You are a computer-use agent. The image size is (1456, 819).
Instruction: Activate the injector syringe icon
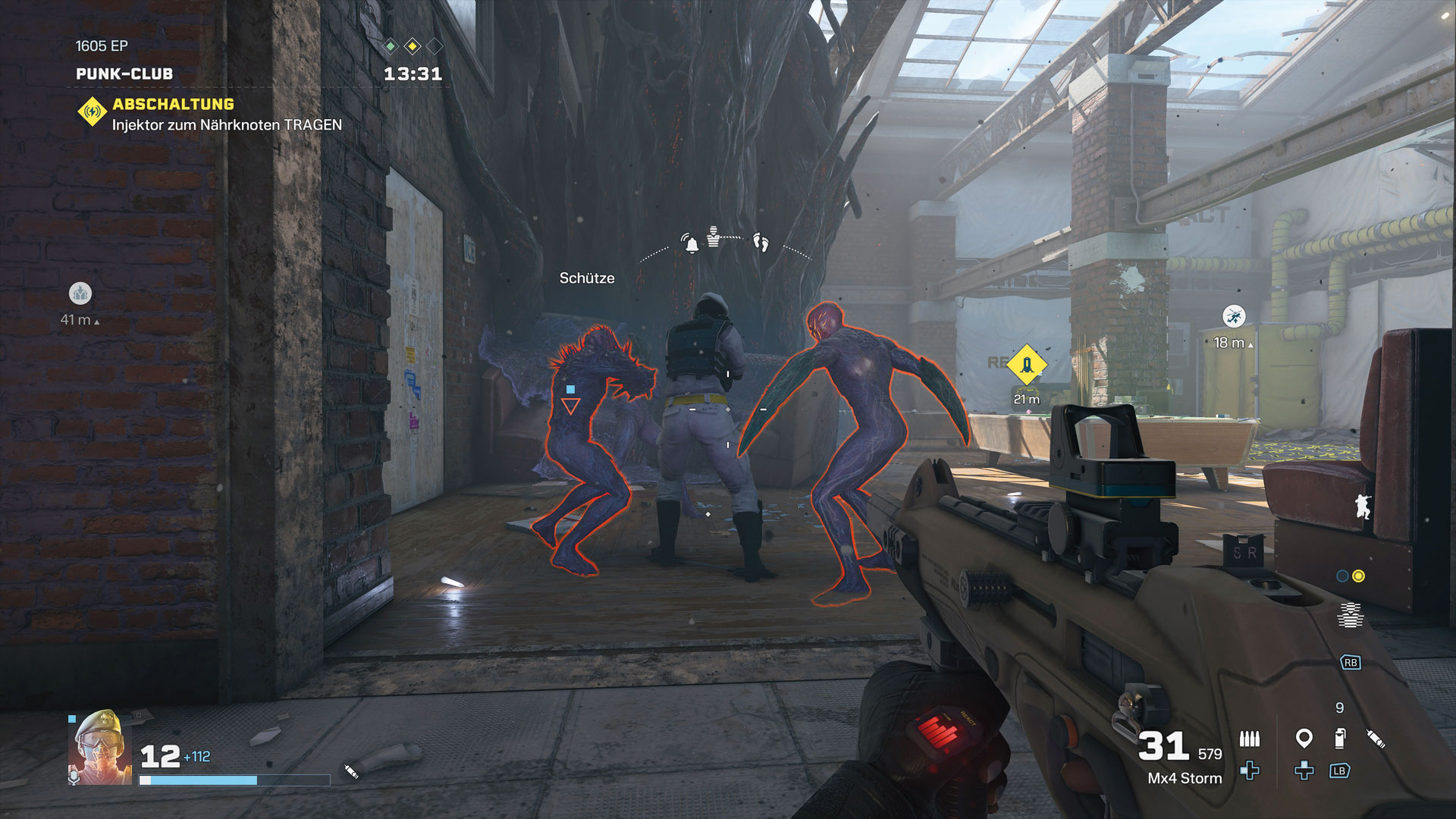(x=1376, y=738)
